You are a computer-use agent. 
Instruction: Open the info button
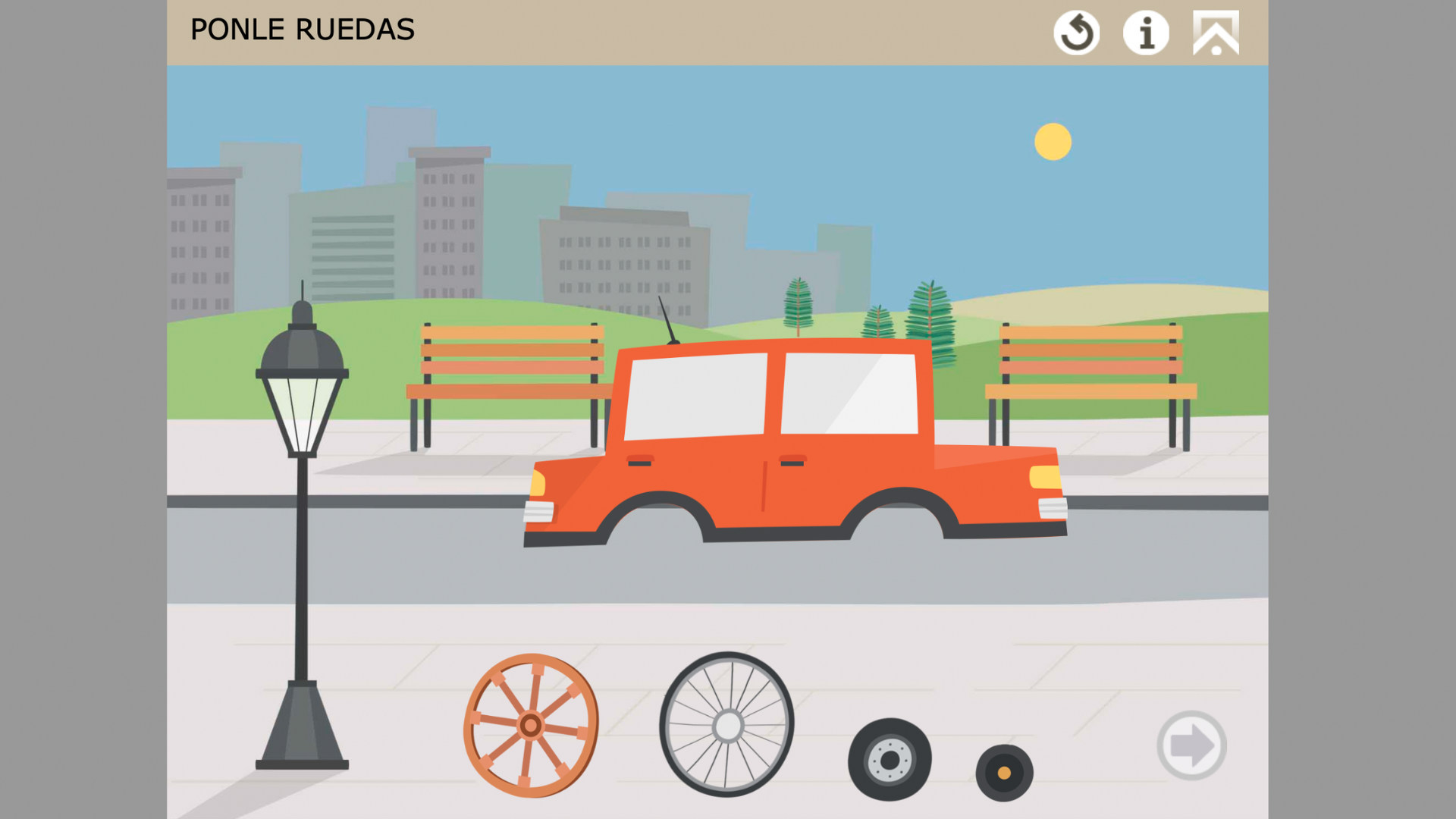click(1146, 33)
